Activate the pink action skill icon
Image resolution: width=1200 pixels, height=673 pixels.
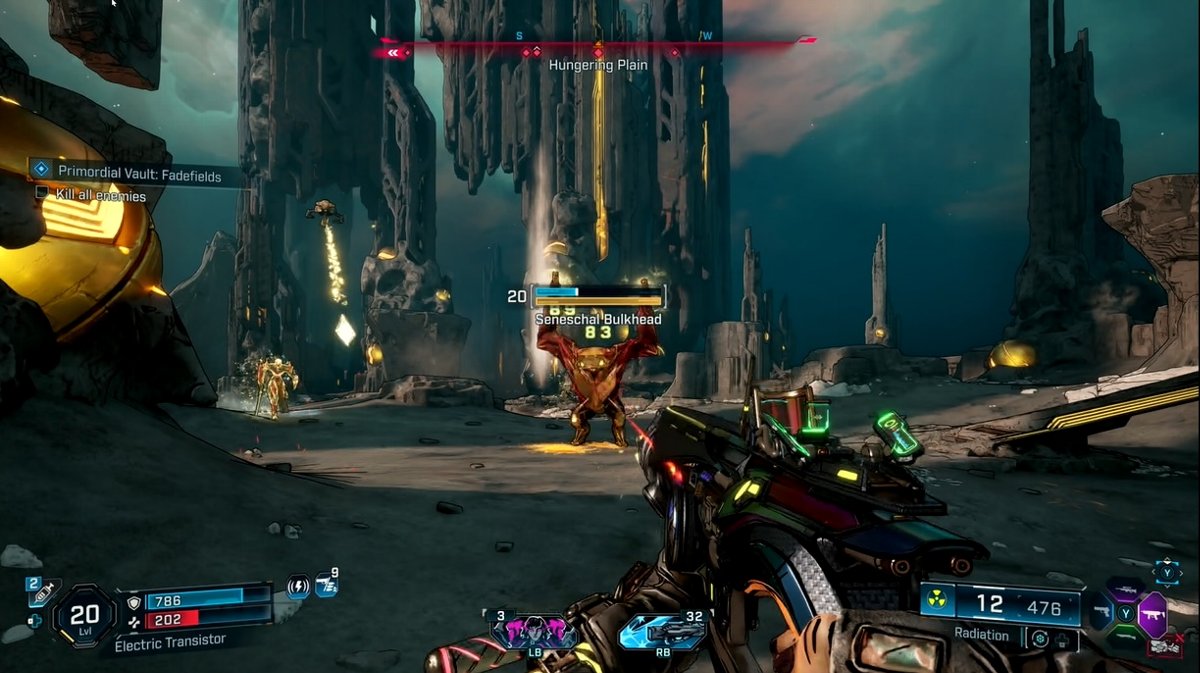pos(533,632)
